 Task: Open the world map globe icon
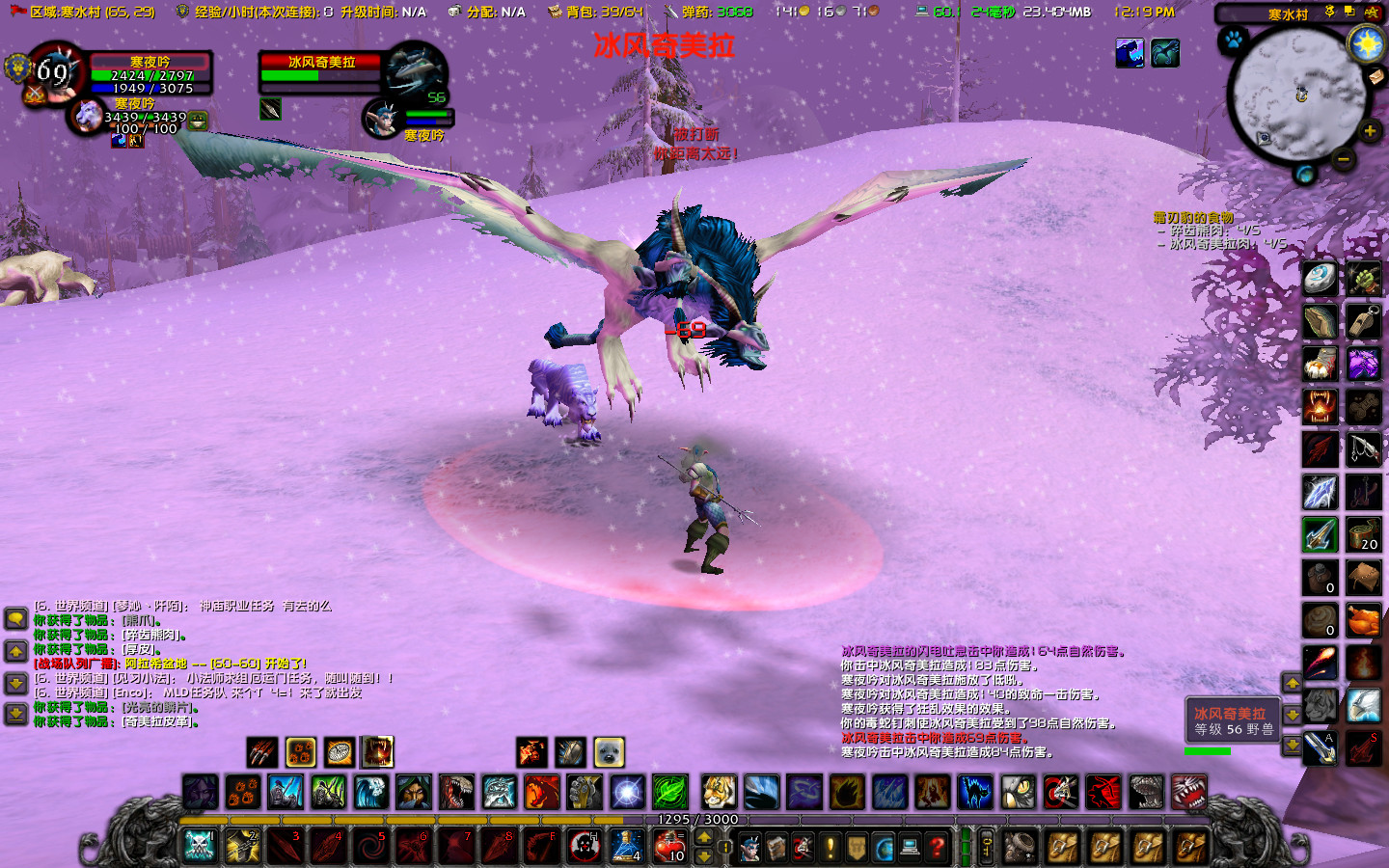click(x=884, y=849)
